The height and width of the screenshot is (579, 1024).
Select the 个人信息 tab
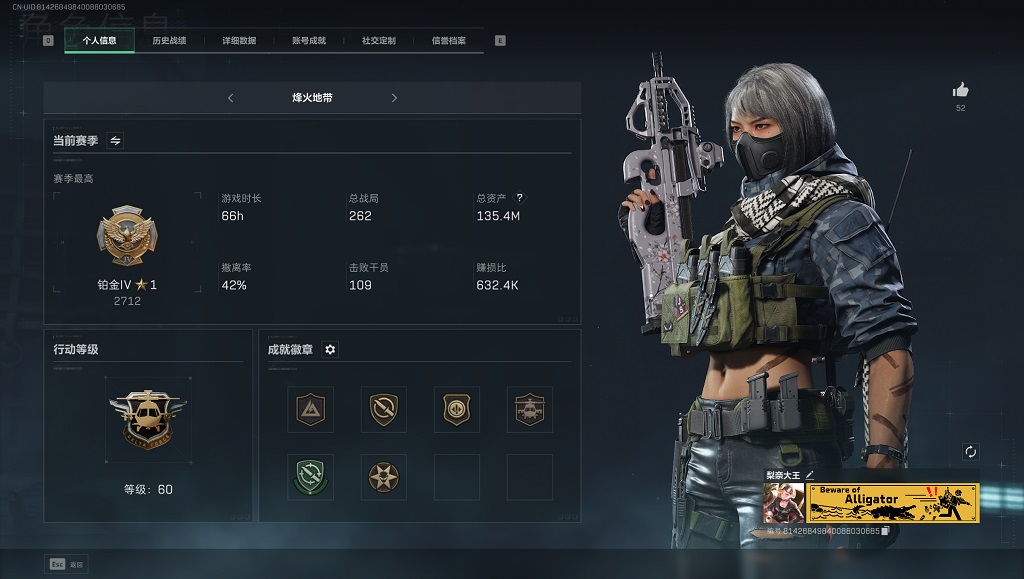(x=99, y=41)
